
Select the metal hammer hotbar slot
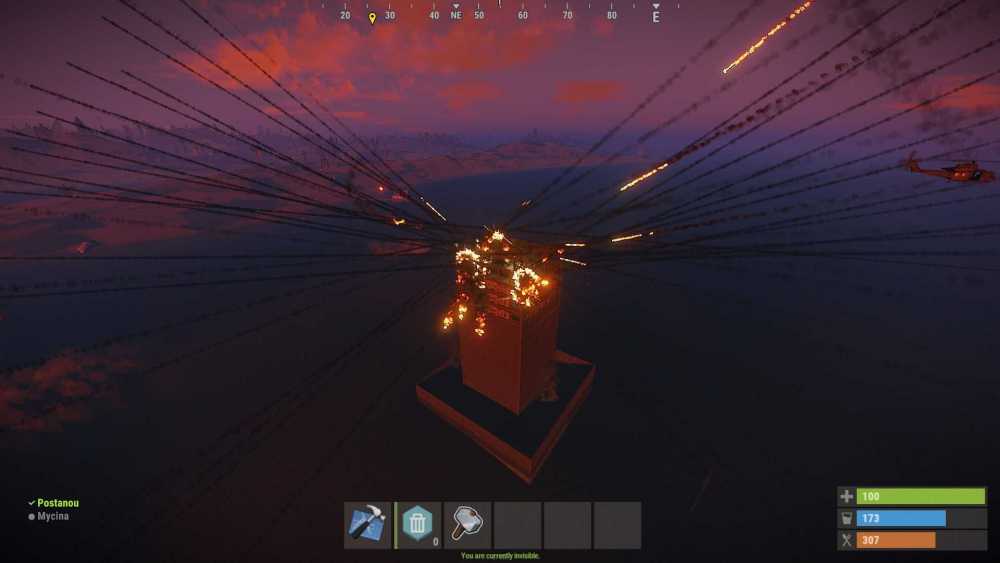click(x=467, y=525)
